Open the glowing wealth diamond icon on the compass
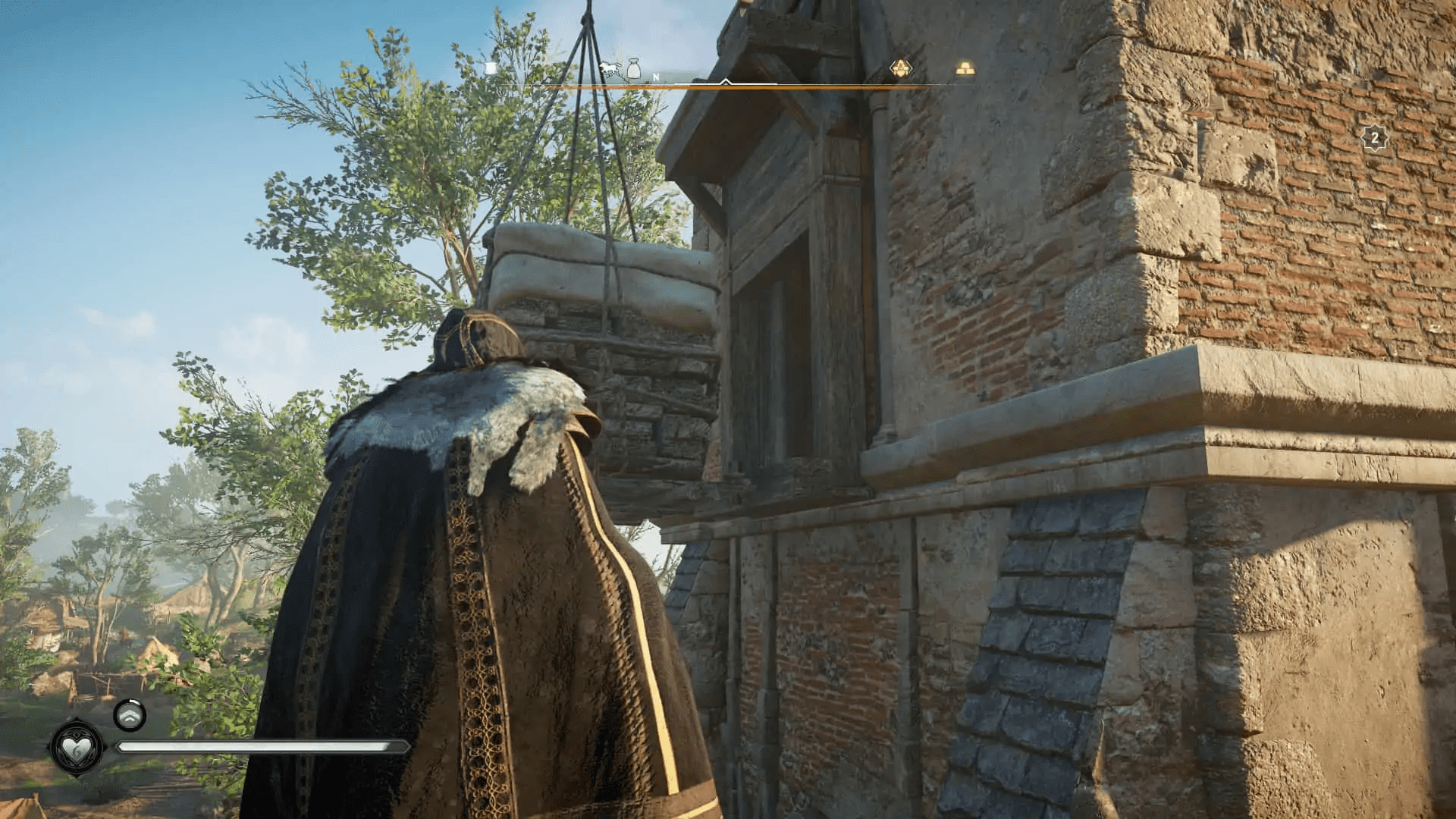 pos(900,68)
